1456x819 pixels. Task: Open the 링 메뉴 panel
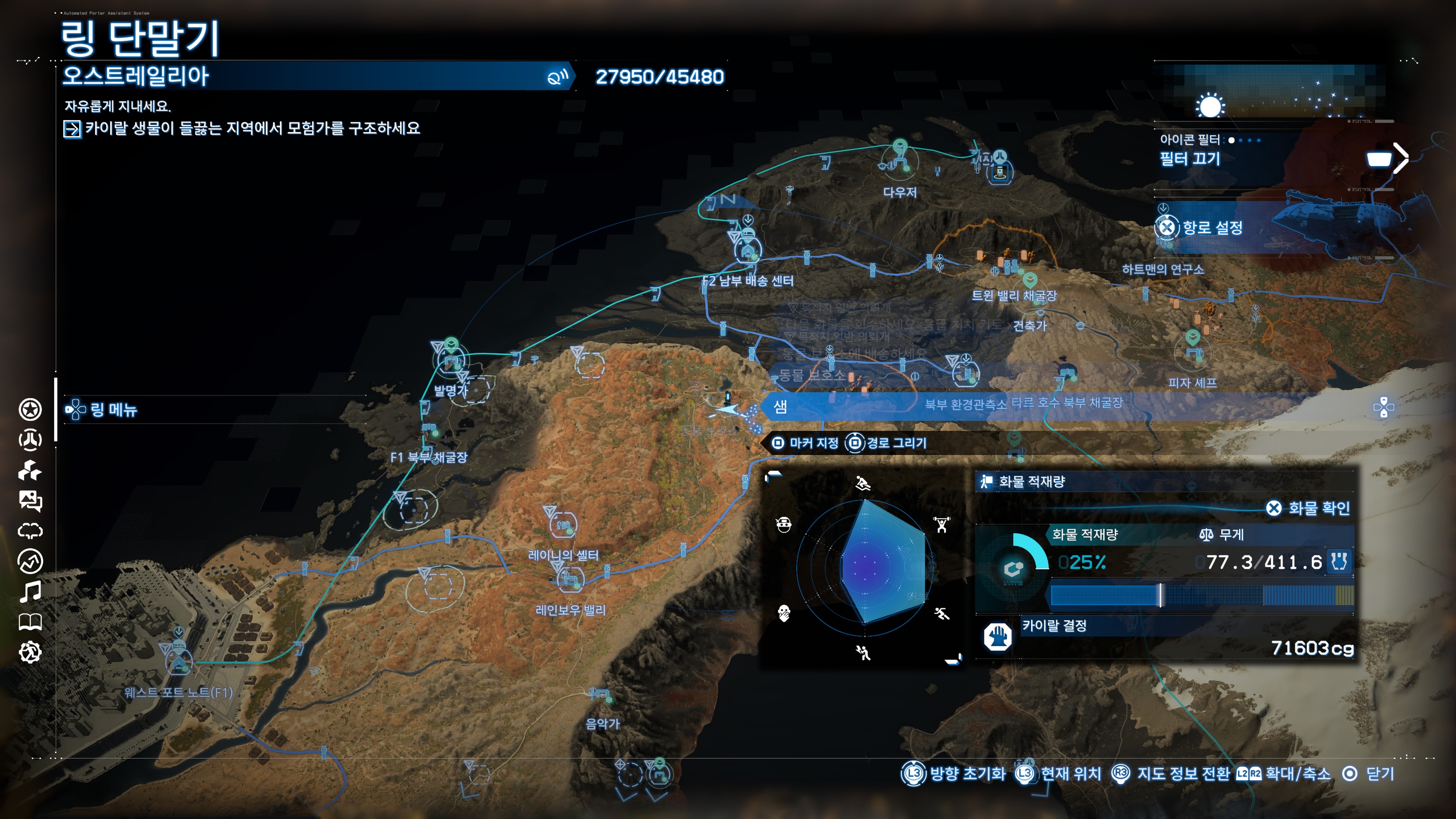pos(113,409)
